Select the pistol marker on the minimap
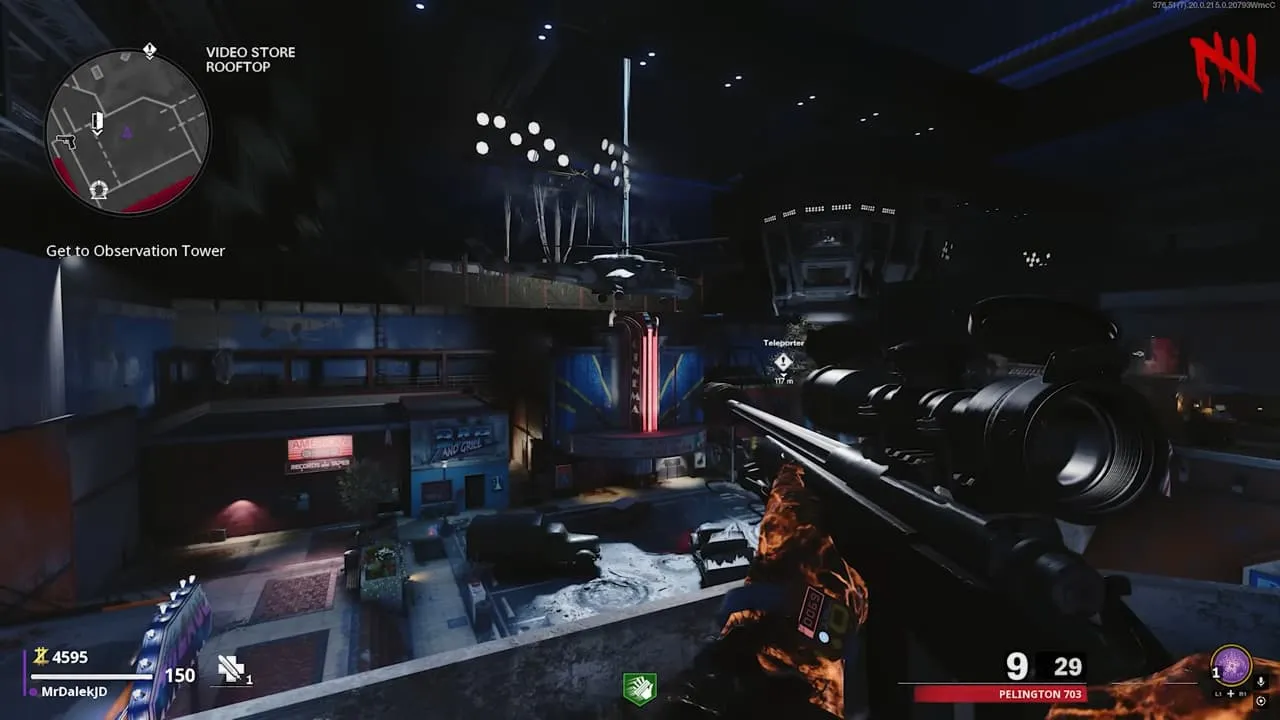Image resolution: width=1280 pixels, height=720 pixels. click(66, 142)
